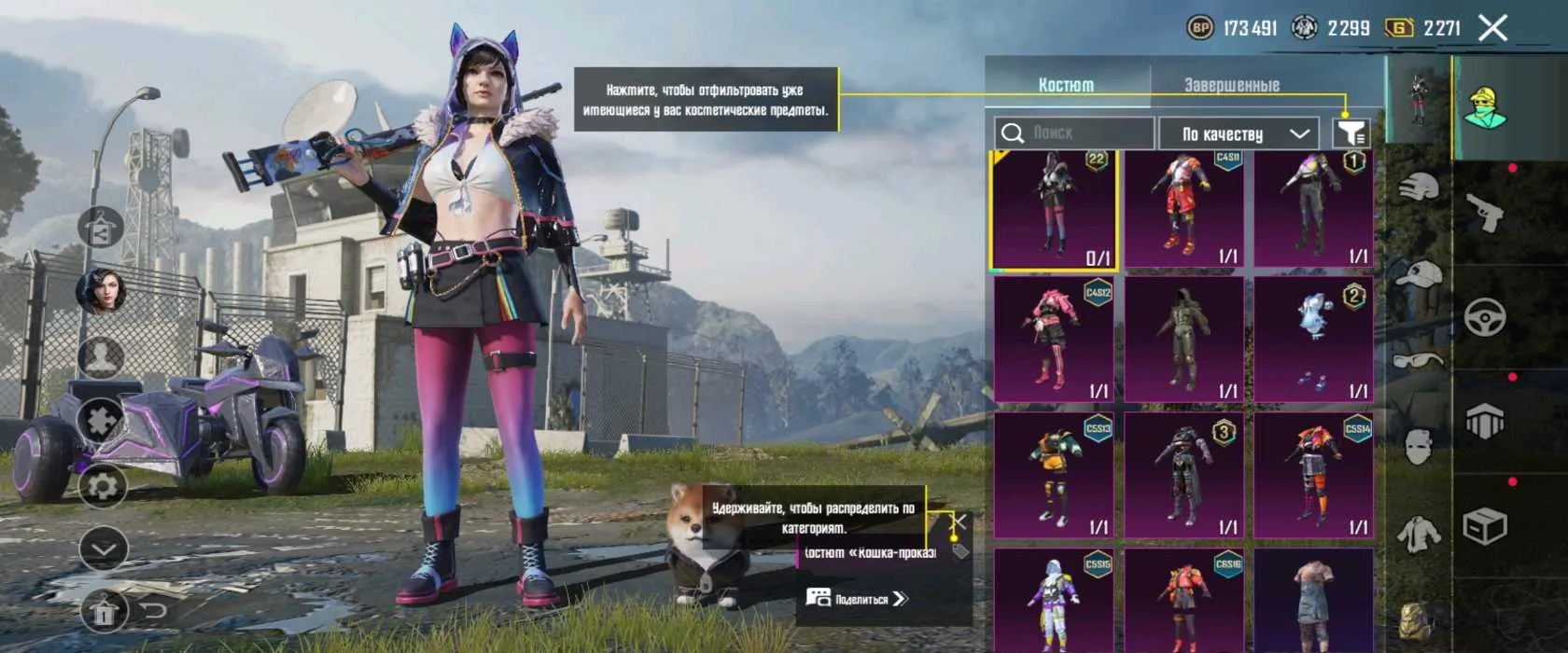Open the helmet category
1568x653 pixels.
tap(1419, 188)
